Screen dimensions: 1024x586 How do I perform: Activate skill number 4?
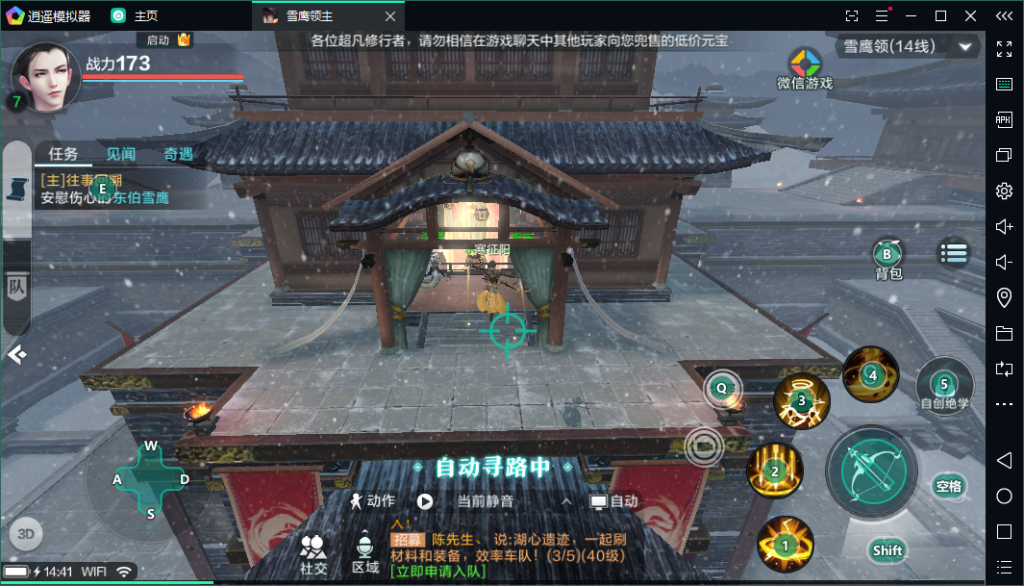pyautogui.click(x=870, y=374)
